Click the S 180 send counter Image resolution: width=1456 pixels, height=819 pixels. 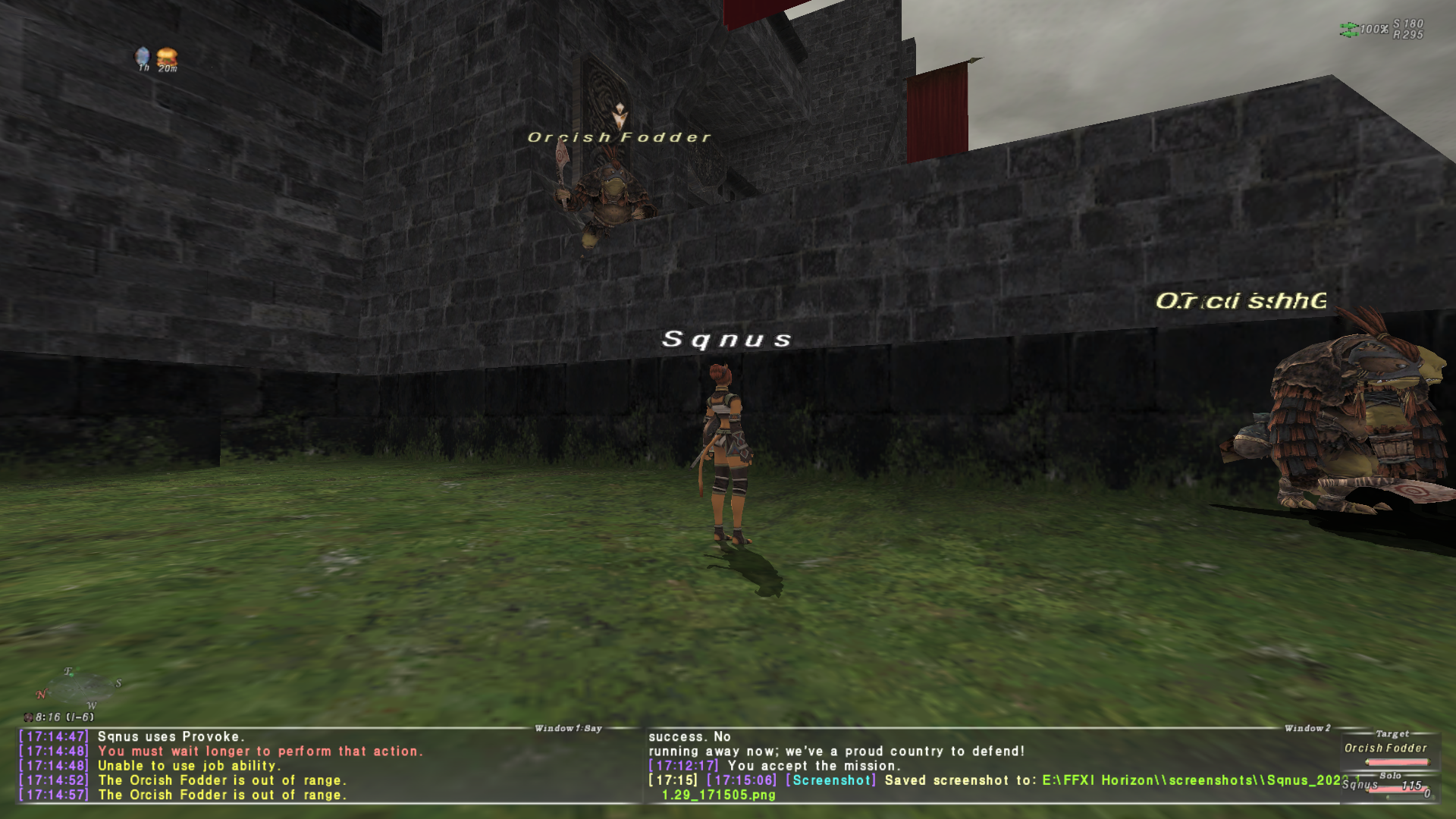pyautogui.click(x=1410, y=25)
